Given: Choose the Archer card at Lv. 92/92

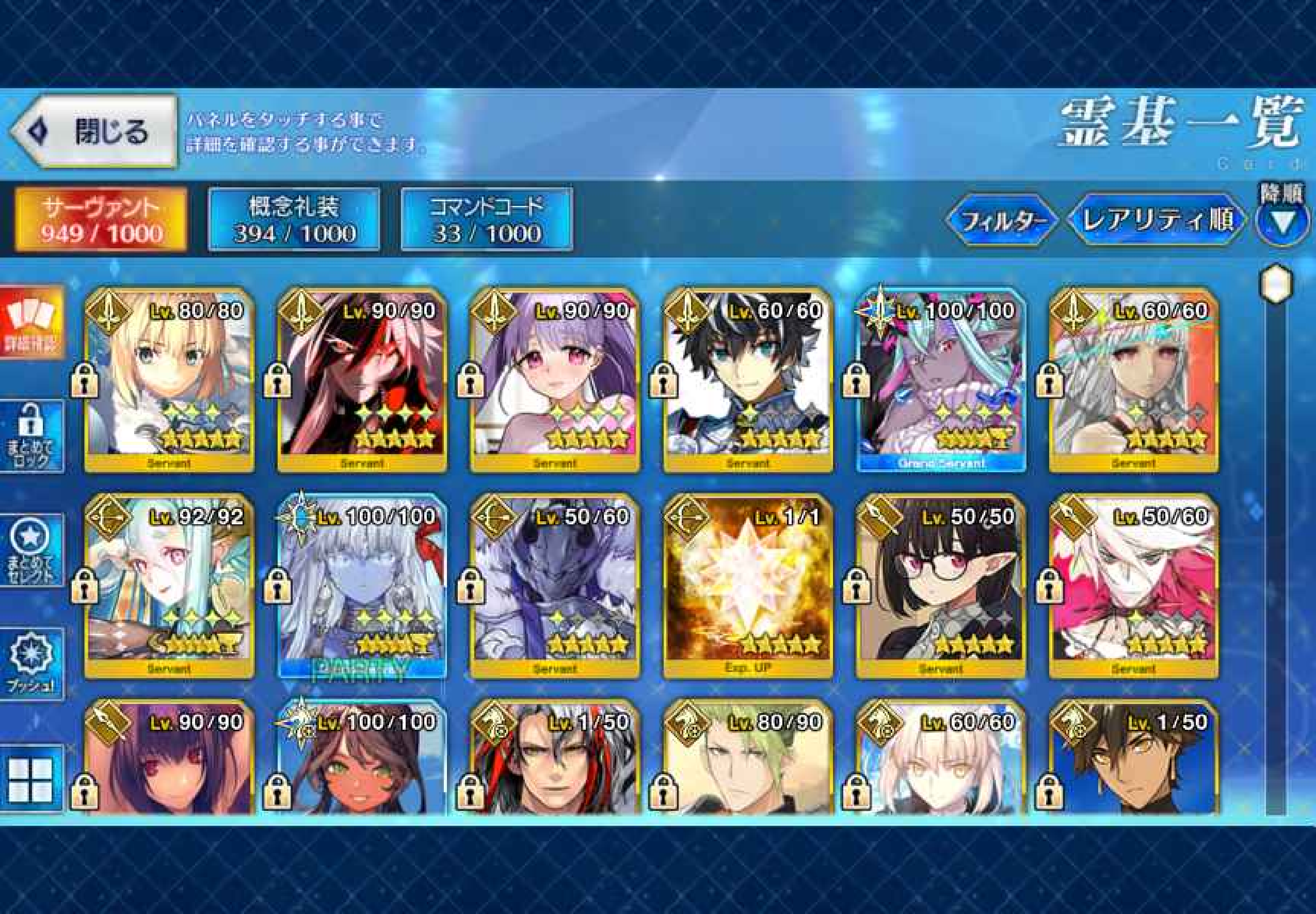Looking at the screenshot, I should [x=169, y=586].
